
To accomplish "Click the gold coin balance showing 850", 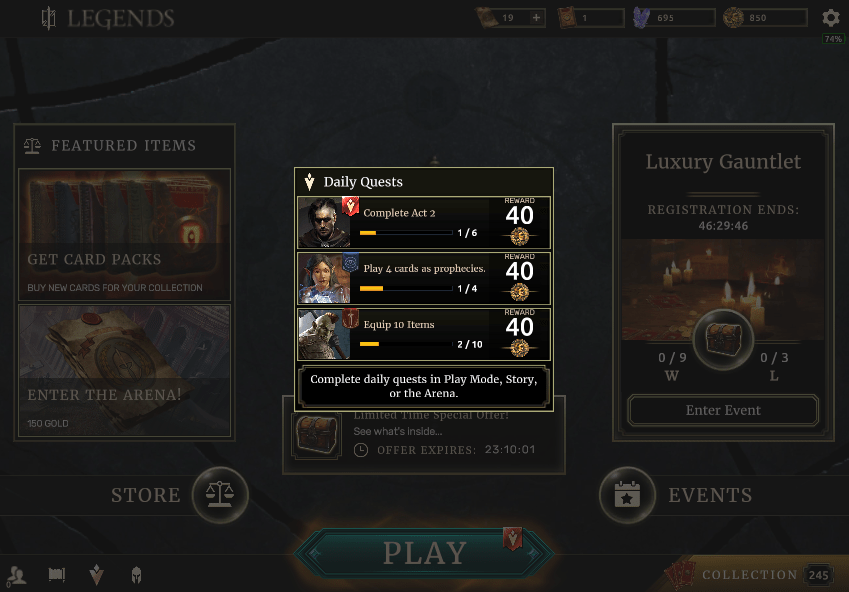I will (x=766, y=18).
